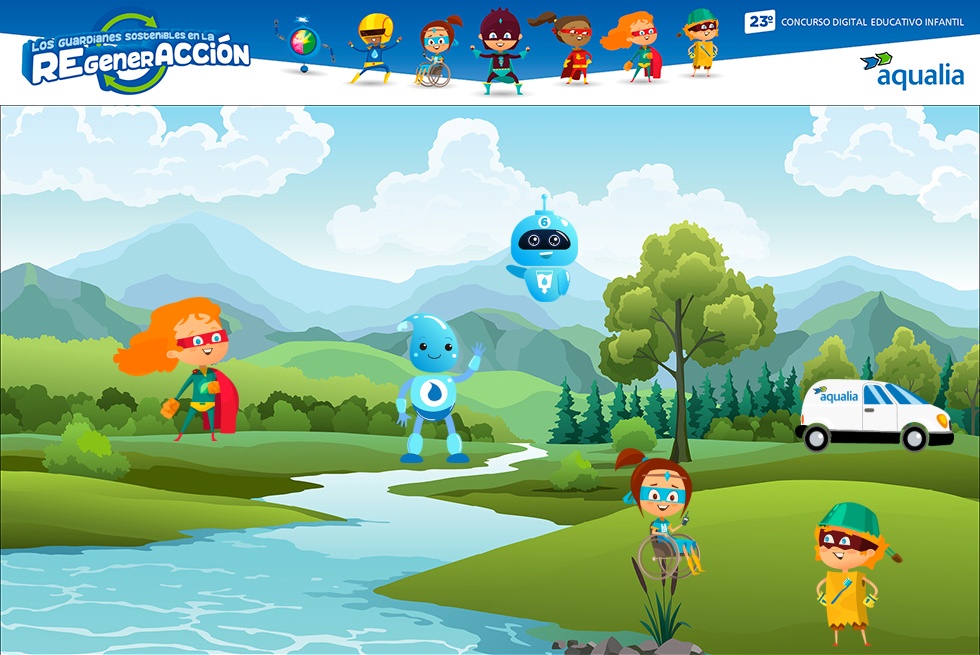Click the white aqualia van

(x=873, y=414)
